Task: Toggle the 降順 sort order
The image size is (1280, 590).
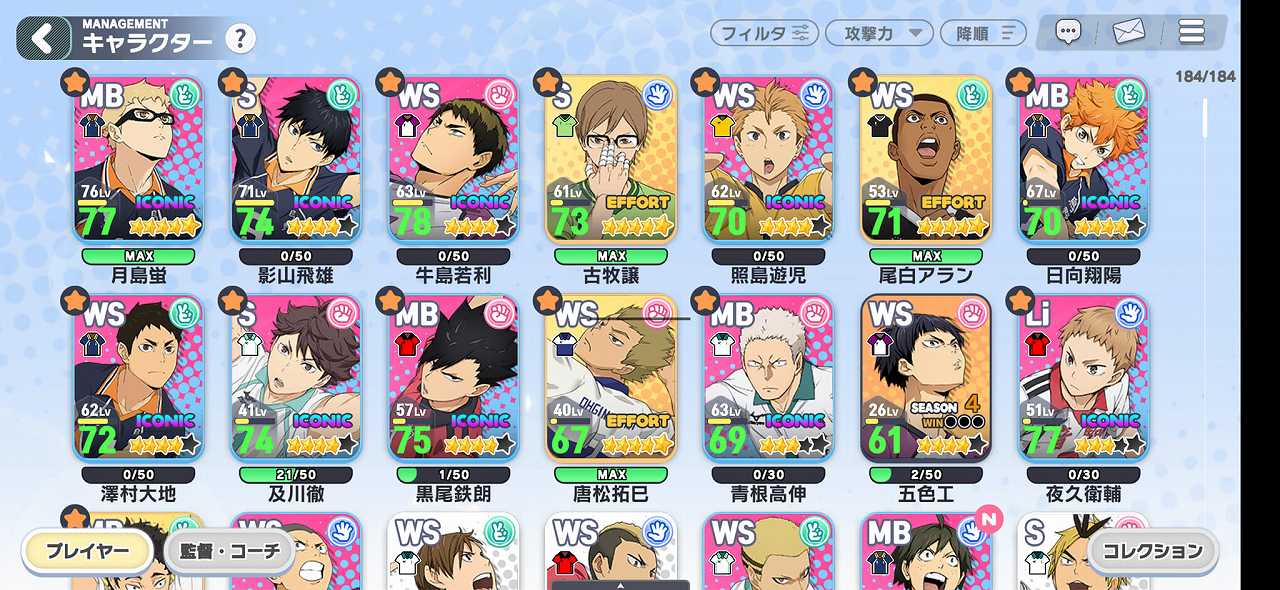Action: (983, 33)
